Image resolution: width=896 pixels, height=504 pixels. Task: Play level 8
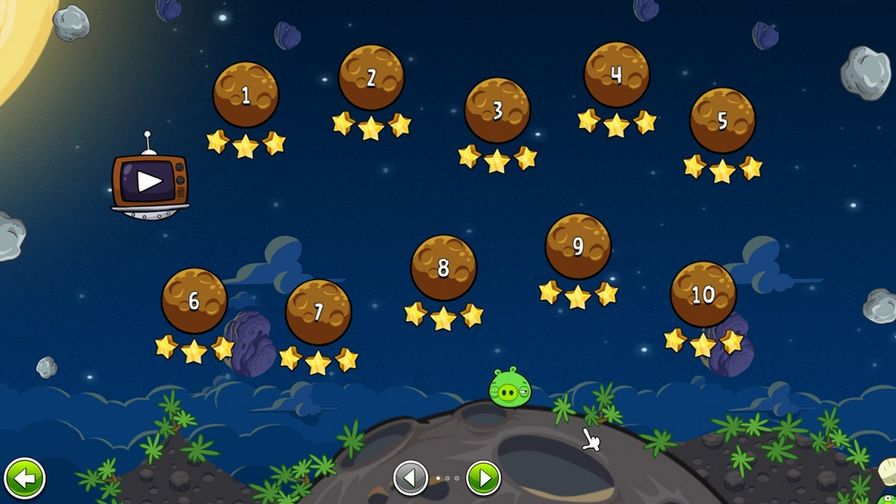[443, 267]
